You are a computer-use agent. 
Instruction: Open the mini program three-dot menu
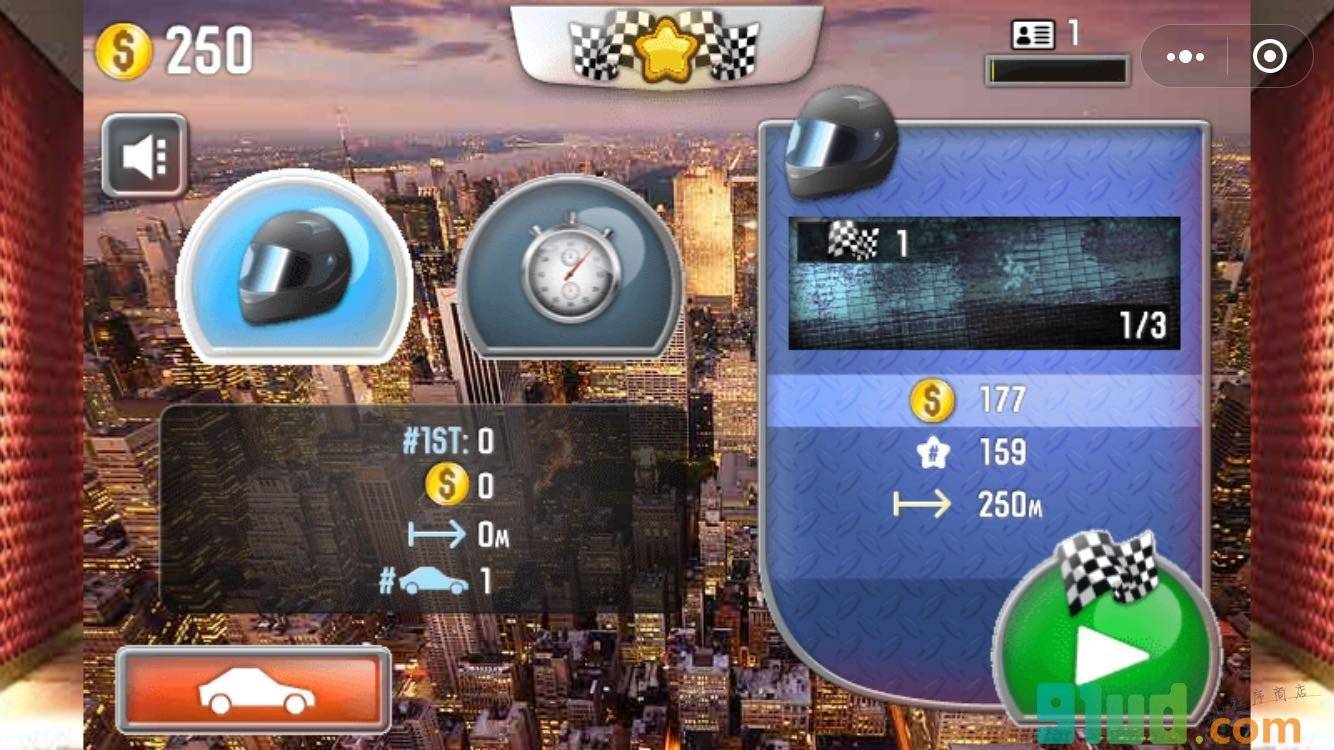(x=1185, y=57)
